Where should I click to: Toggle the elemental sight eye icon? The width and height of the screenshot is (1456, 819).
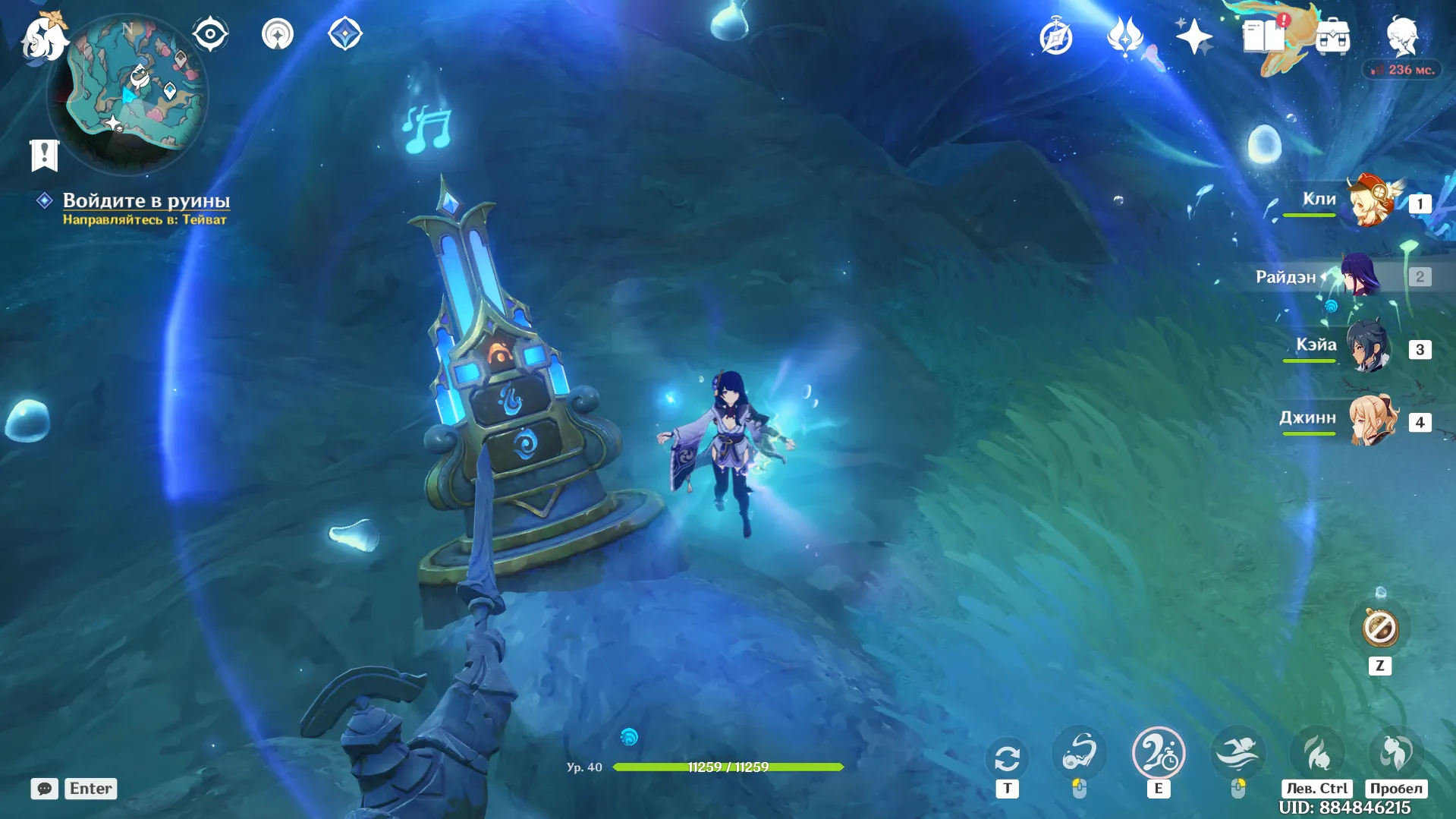[210, 34]
